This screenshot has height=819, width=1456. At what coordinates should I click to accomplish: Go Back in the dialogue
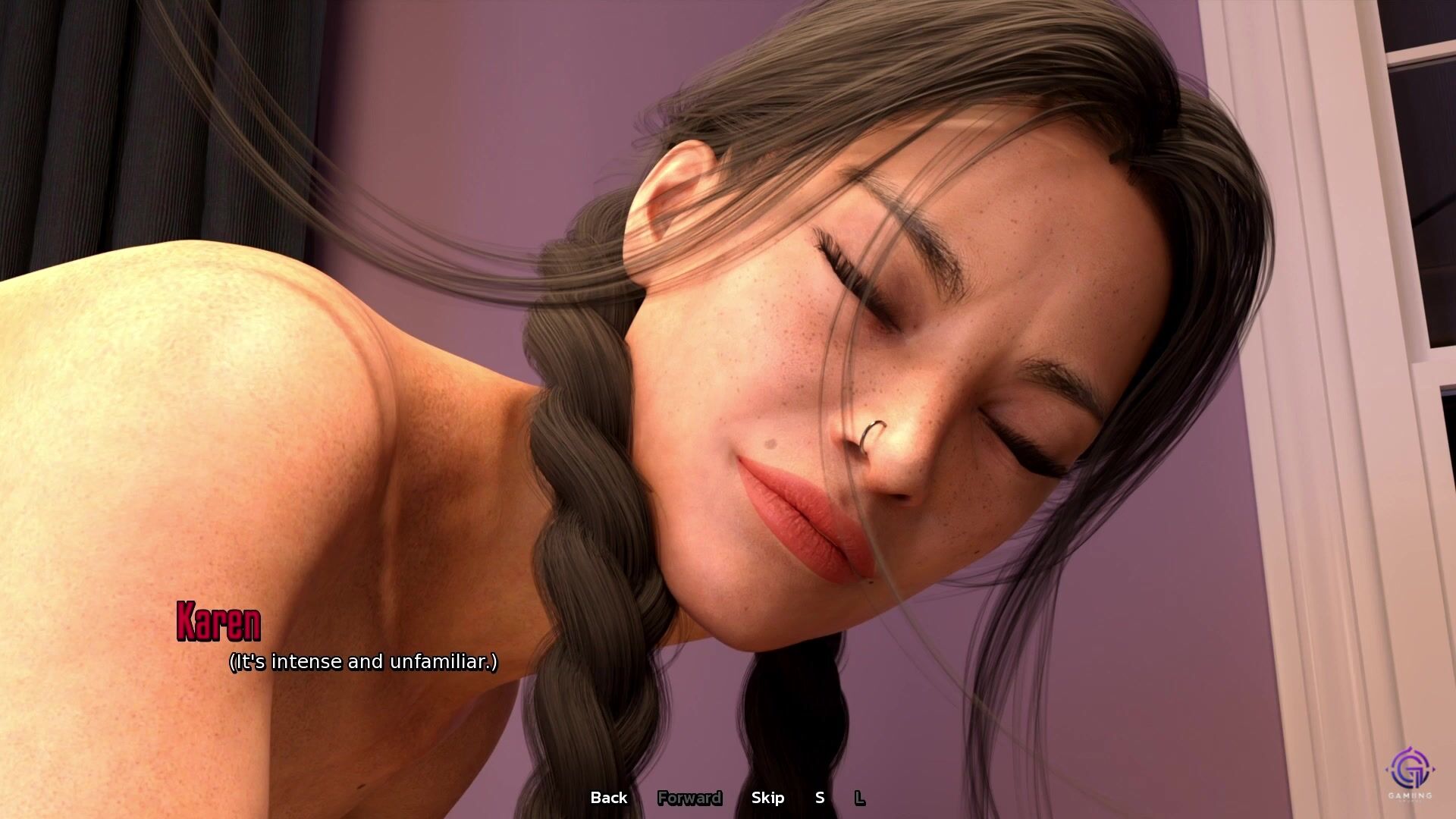pyautogui.click(x=608, y=798)
